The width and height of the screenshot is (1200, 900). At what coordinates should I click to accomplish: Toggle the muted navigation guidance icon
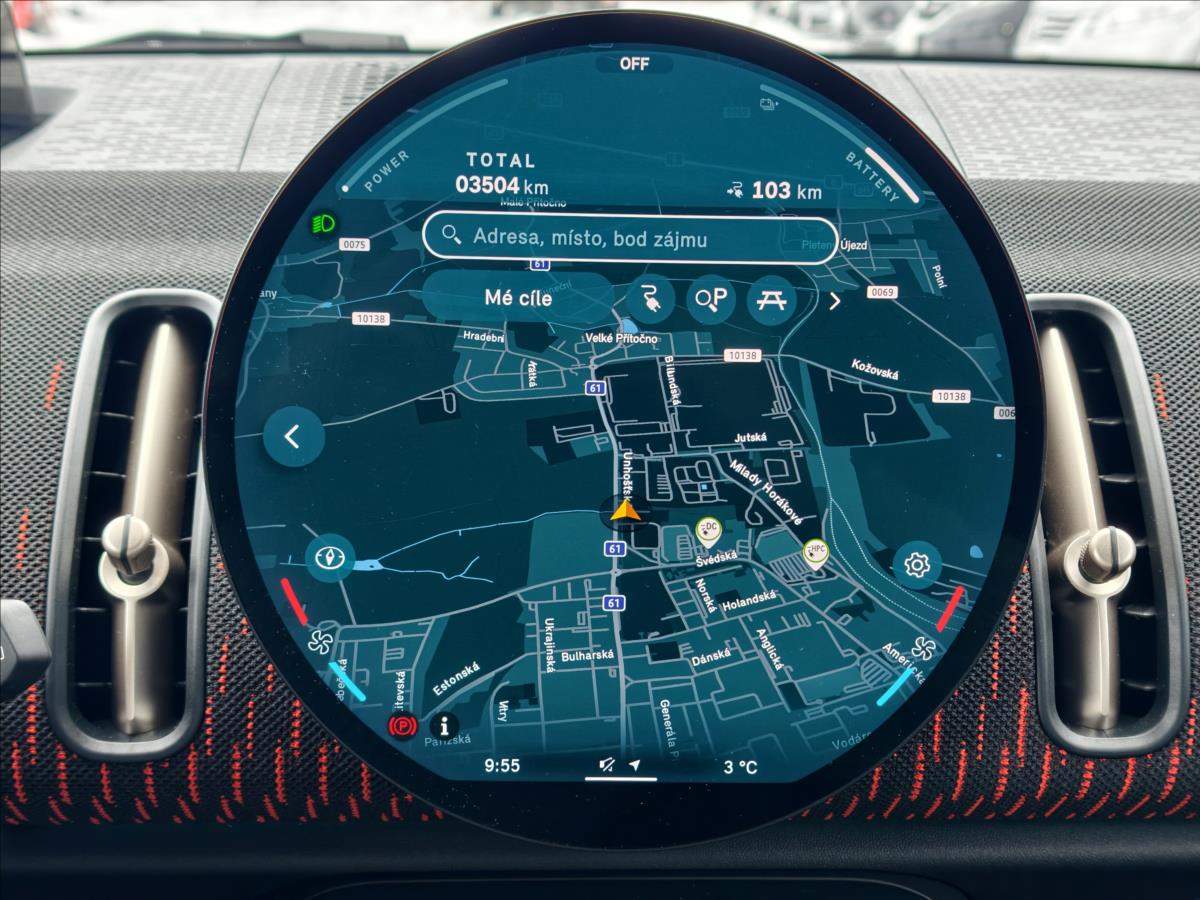coord(607,766)
